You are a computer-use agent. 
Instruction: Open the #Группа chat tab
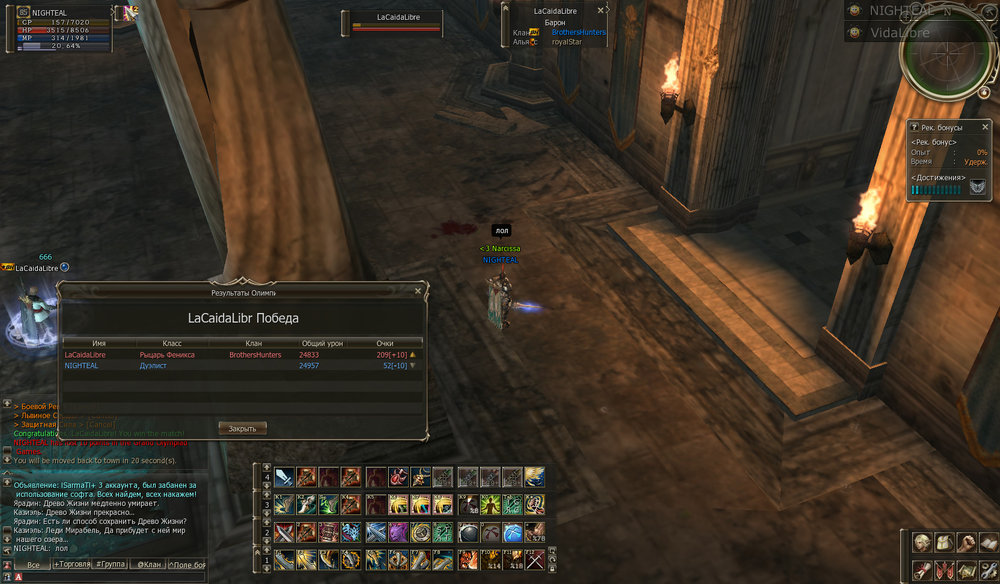click(112, 565)
